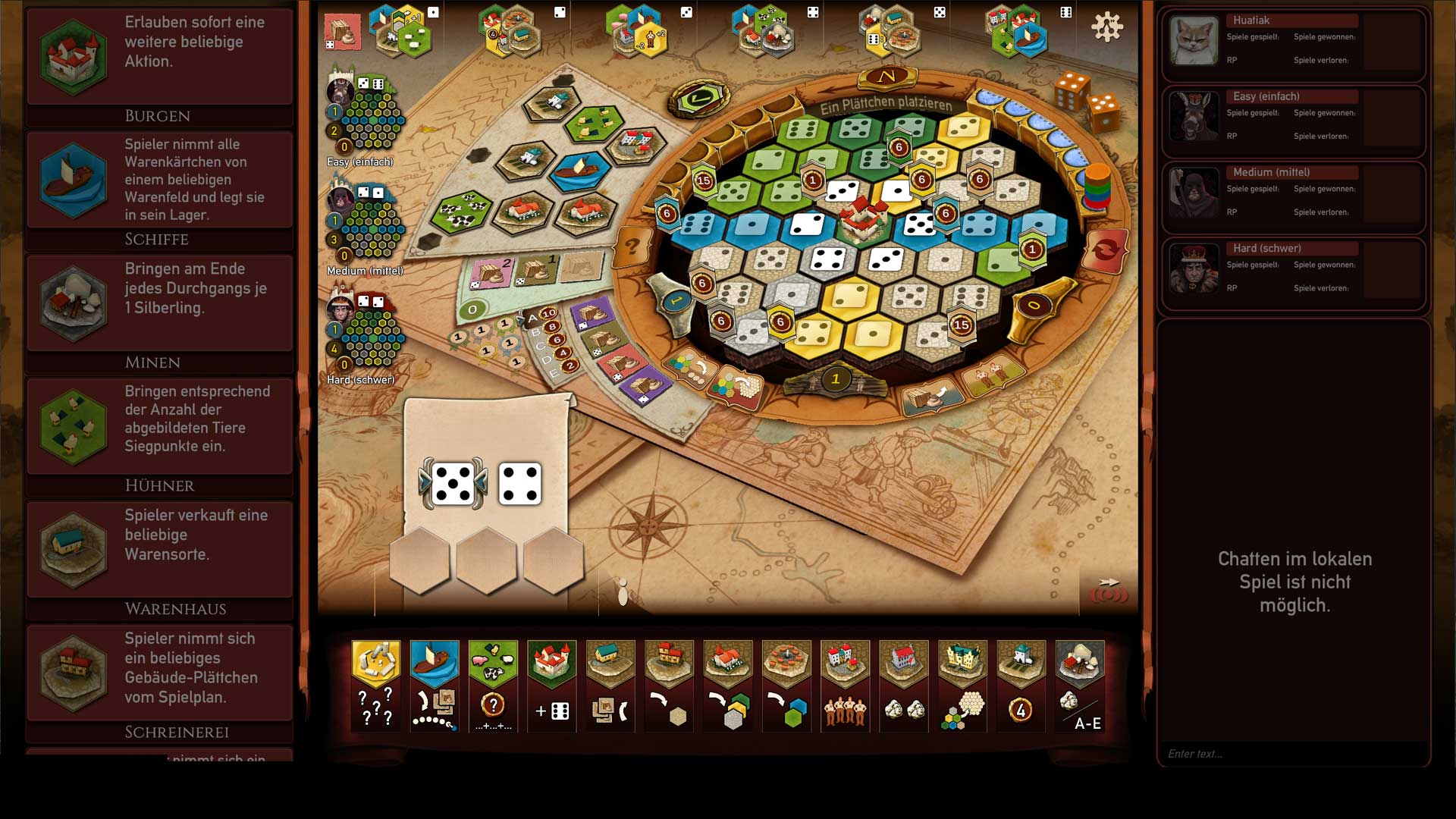Select the ship tile reference in the help bar

click(434, 685)
